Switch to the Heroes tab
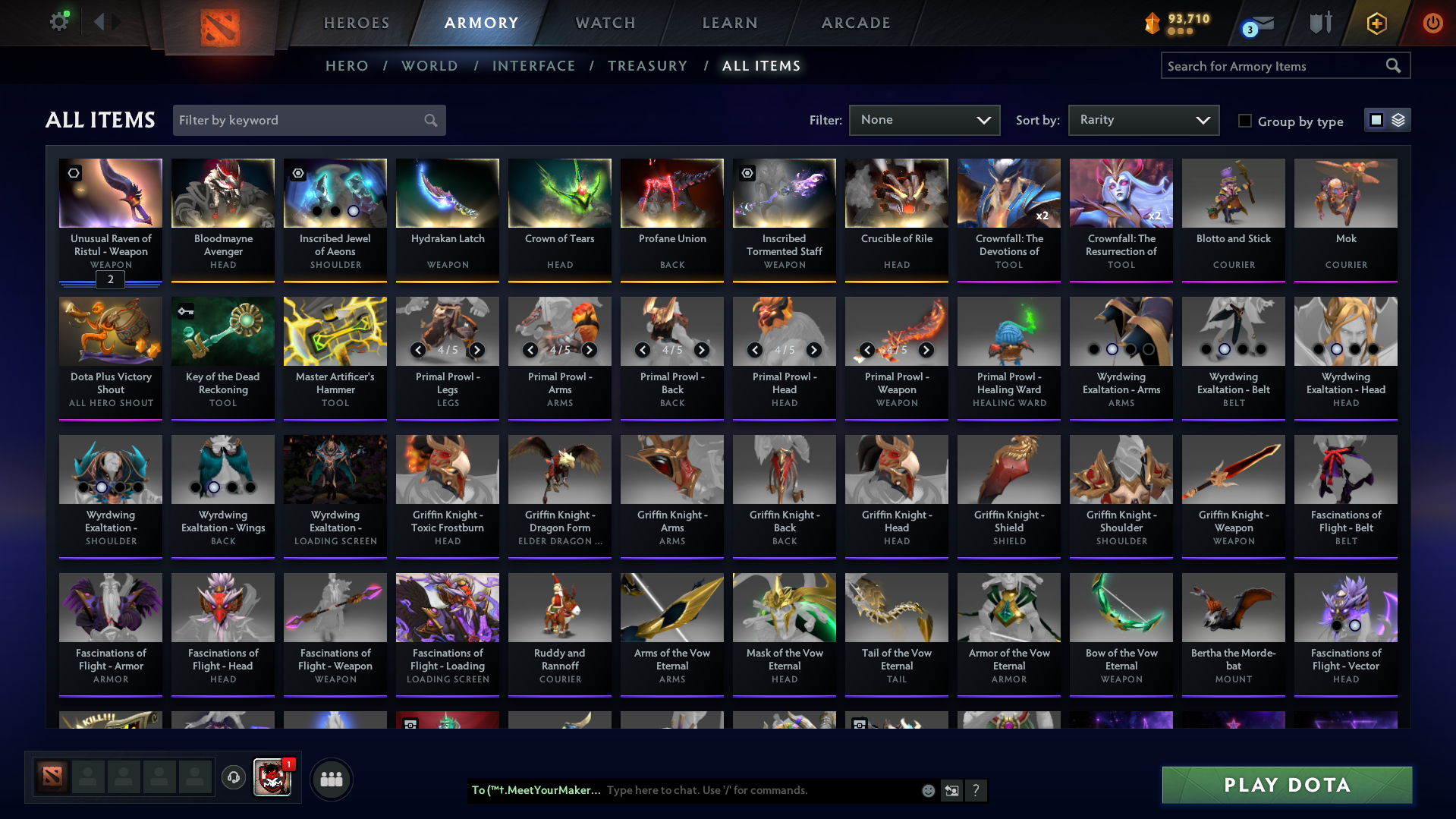Viewport: 1456px width, 819px height. click(357, 23)
